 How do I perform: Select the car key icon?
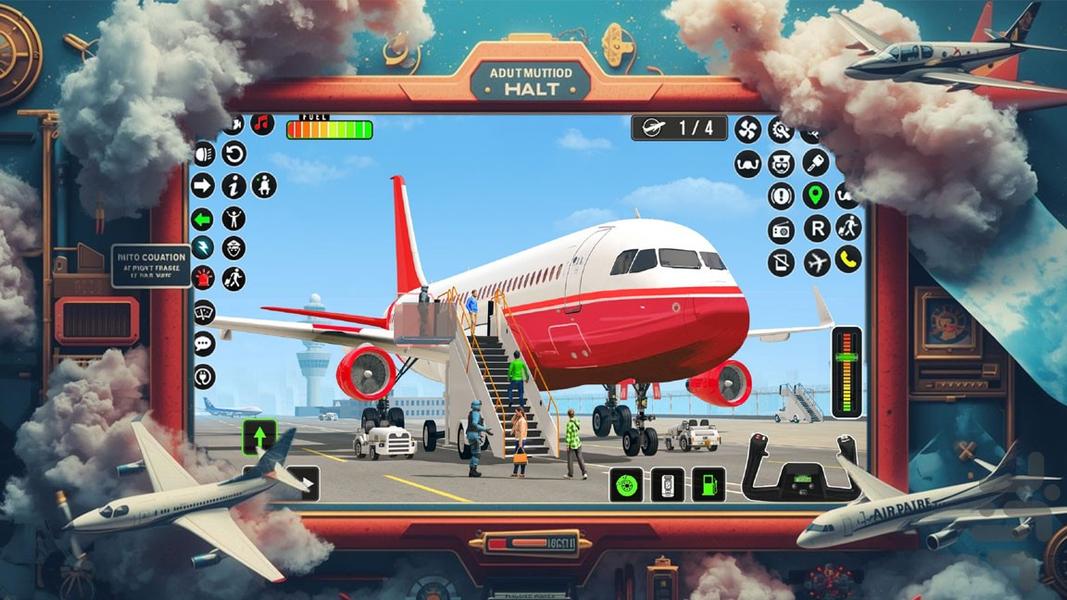pos(816,162)
